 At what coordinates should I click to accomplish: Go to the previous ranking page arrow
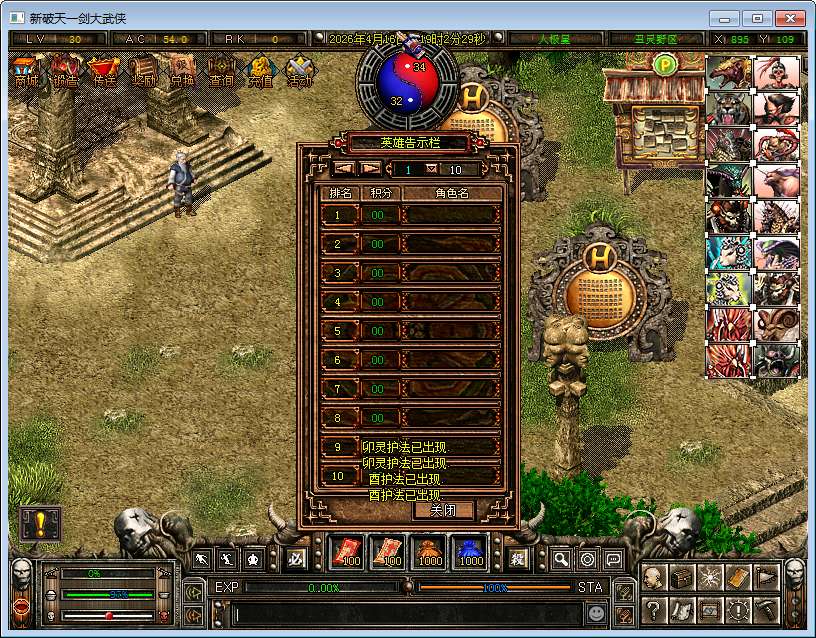click(x=344, y=169)
